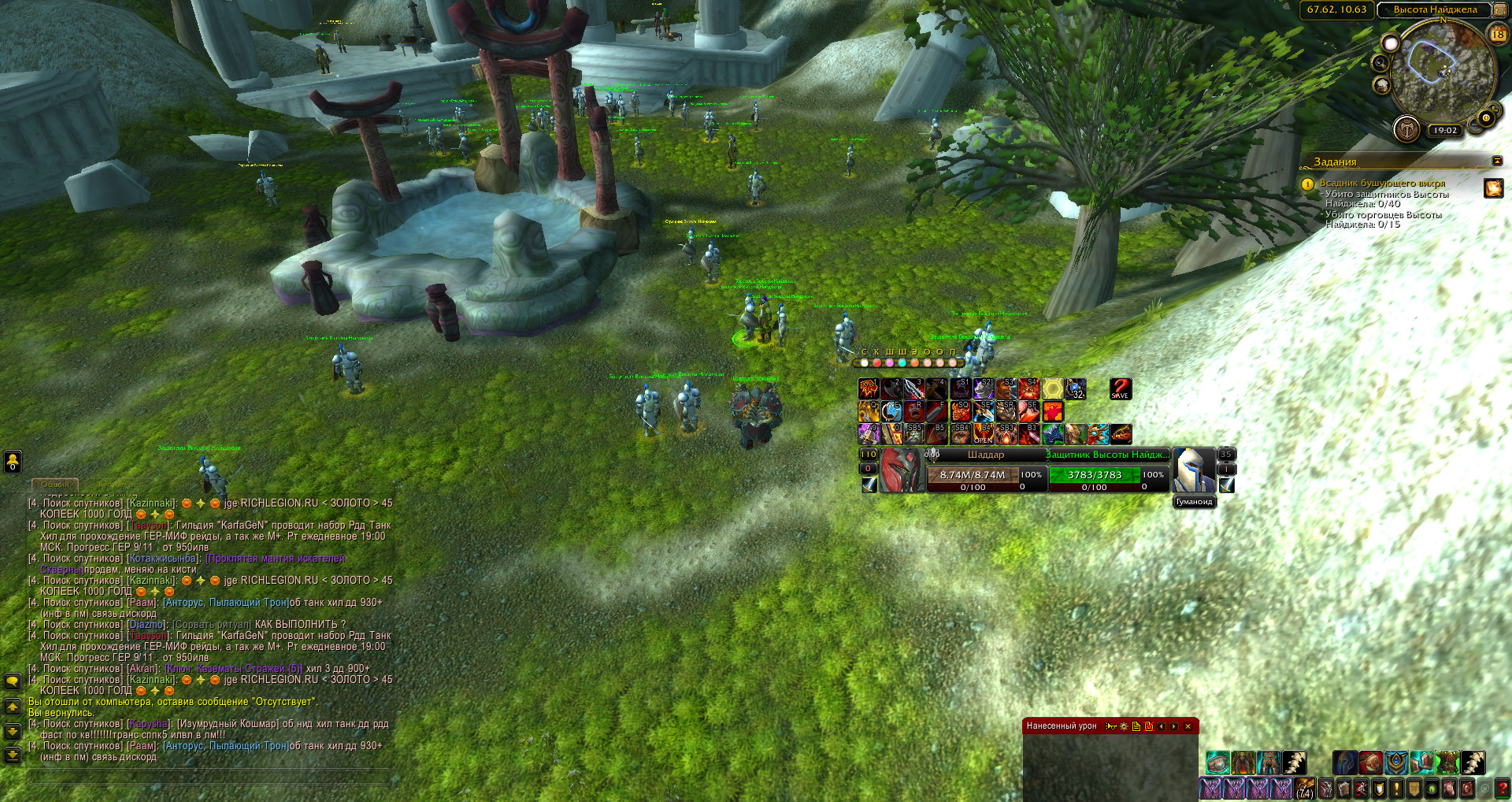Select the Шаддар player portrait
This screenshot has height=802, width=1512.
901,470
